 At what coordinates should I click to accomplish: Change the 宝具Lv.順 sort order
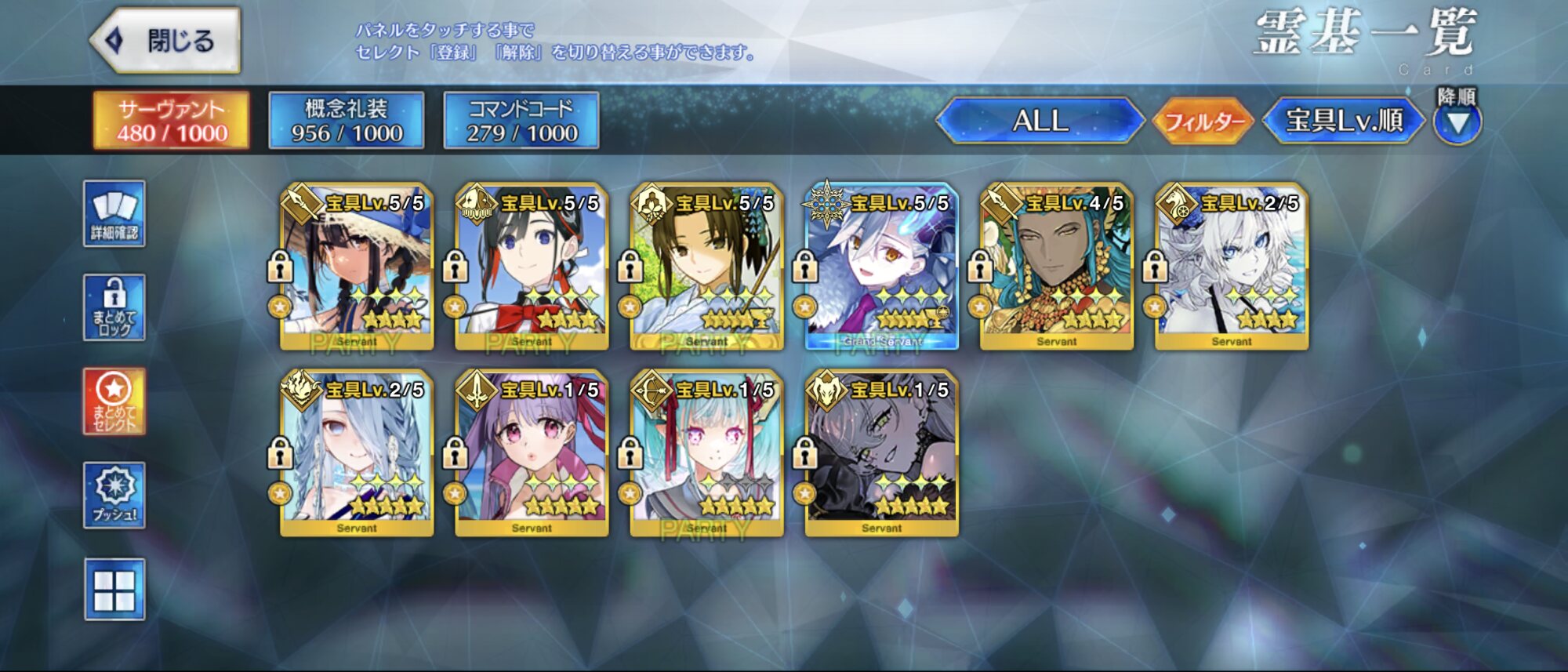[x=1344, y=121]
